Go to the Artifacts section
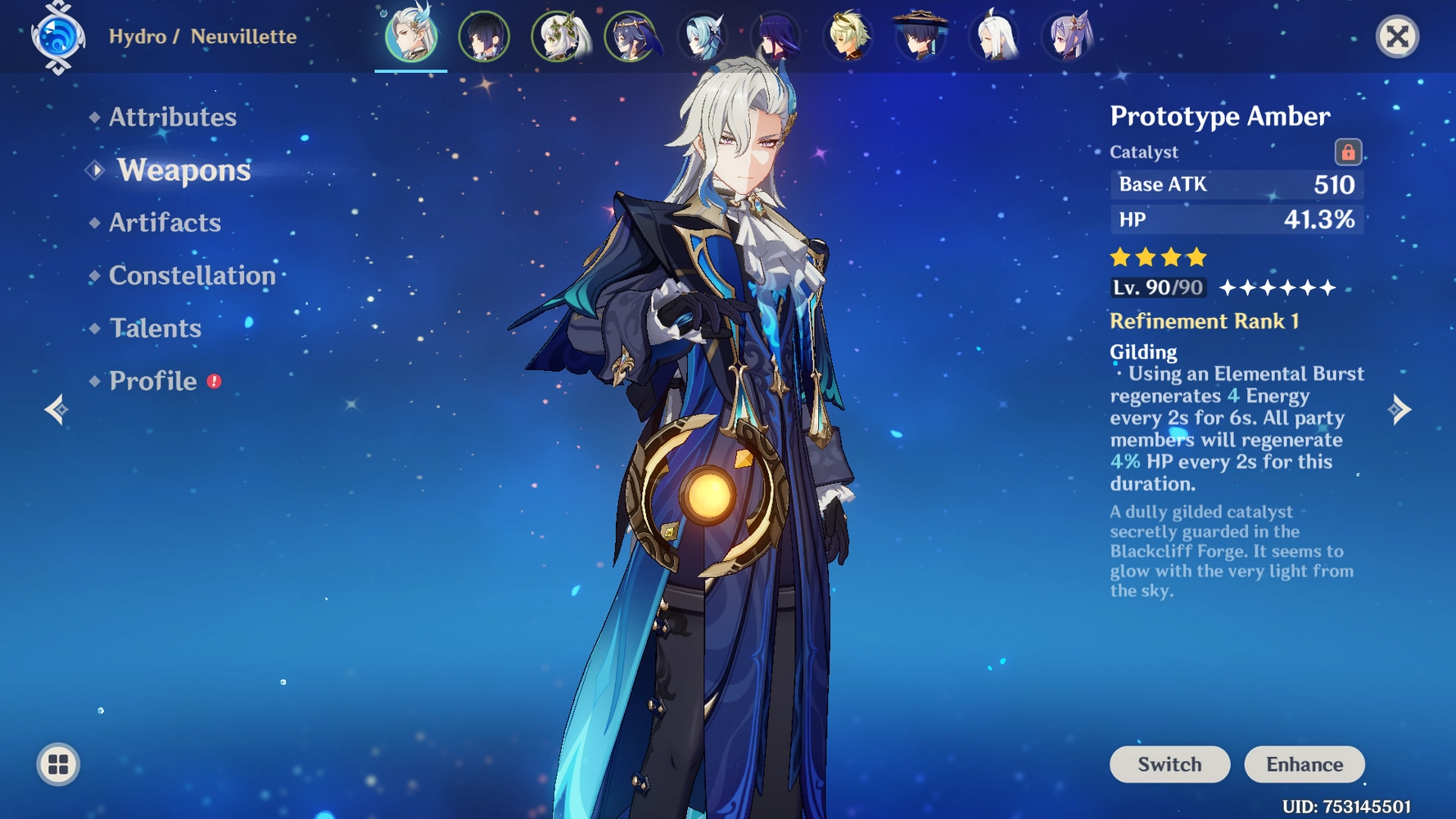The width and height of the screenshot is (1456, 819). click(165, 223)
